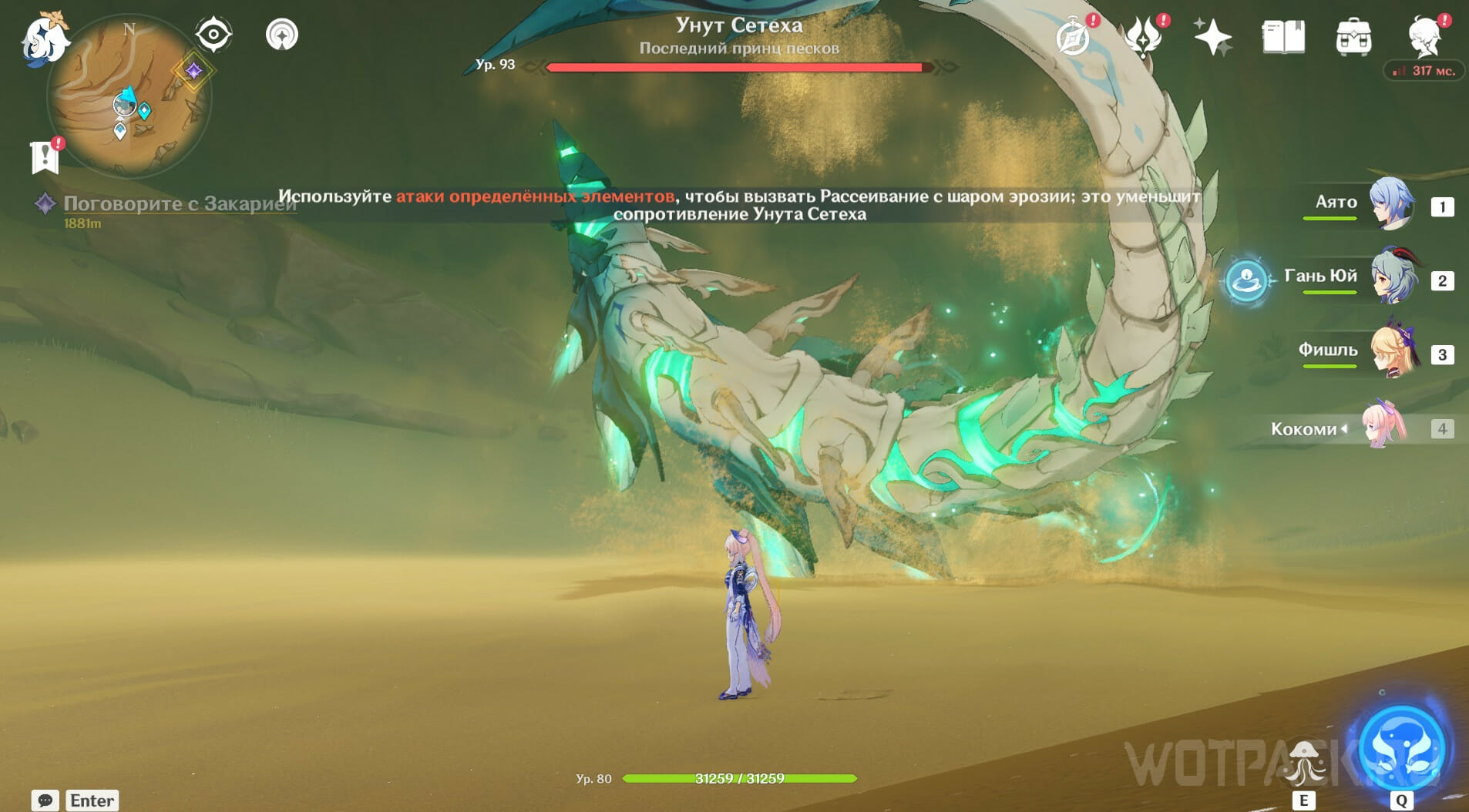Open the chat speech bubble

pyautogui.click(x=45, y=800)
